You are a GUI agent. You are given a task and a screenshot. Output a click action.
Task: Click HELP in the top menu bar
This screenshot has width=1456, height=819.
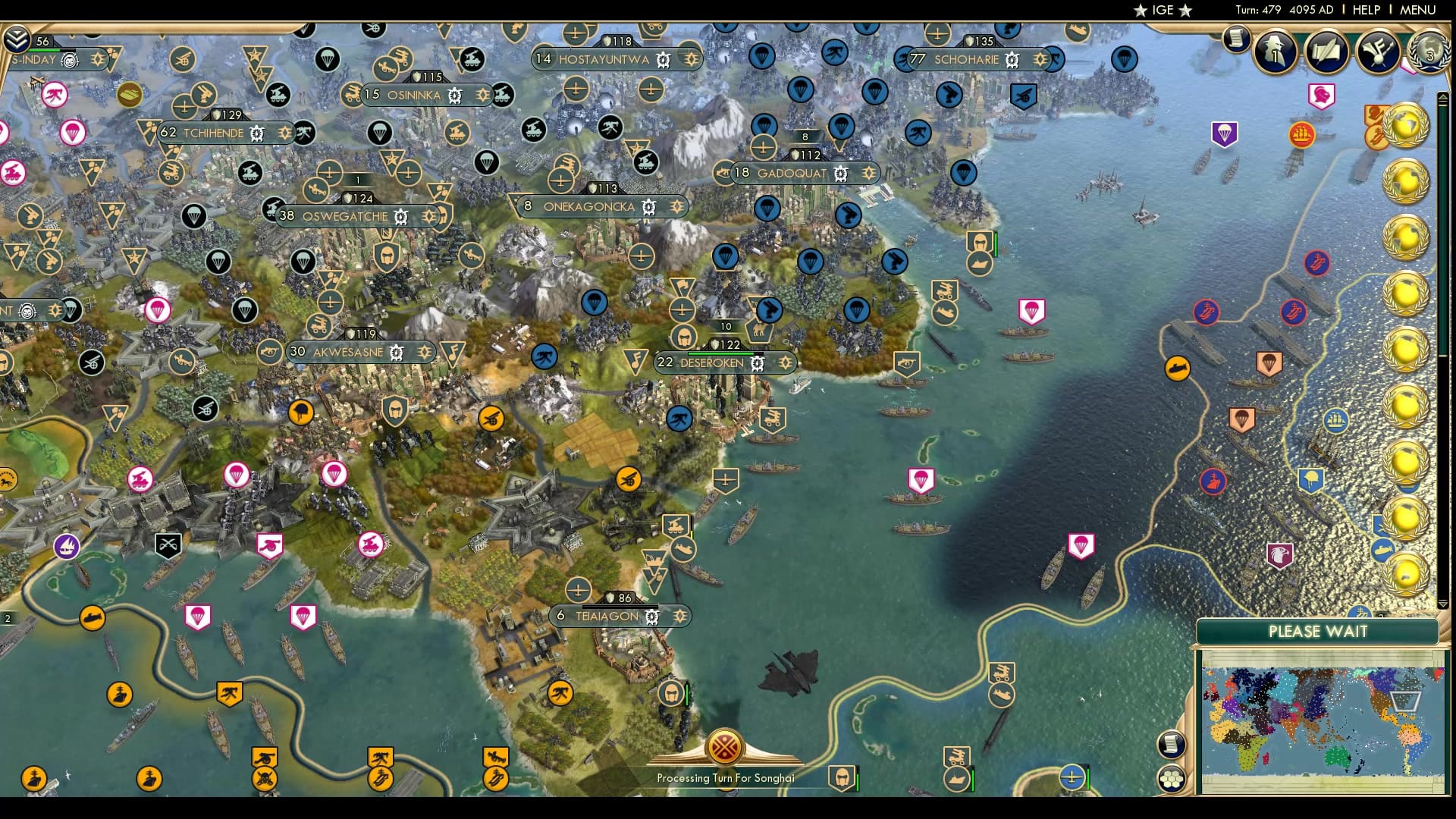click(1365, 10)
